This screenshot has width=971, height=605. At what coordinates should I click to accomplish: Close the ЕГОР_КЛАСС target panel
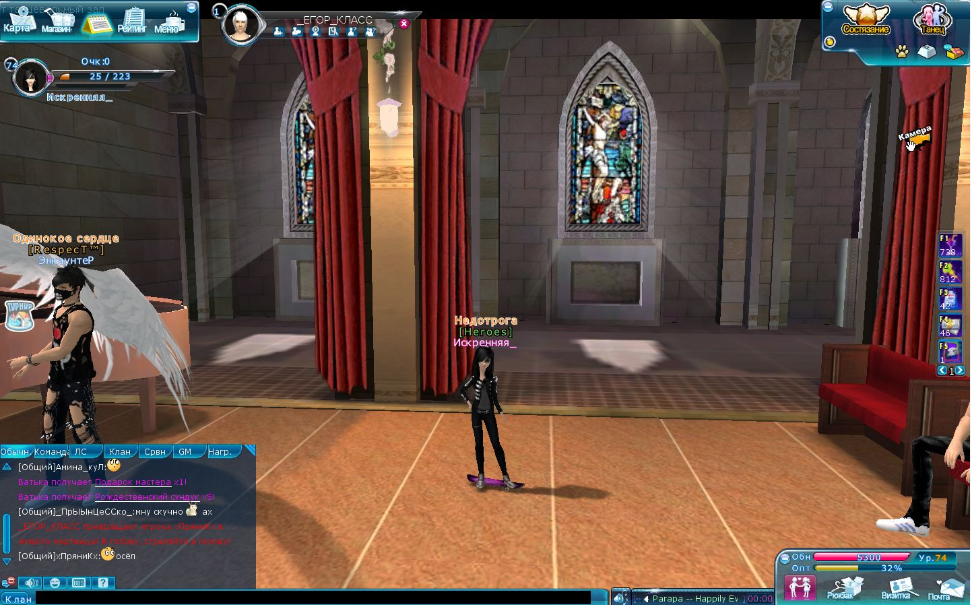pyautogui.click(x=404, y=22)
